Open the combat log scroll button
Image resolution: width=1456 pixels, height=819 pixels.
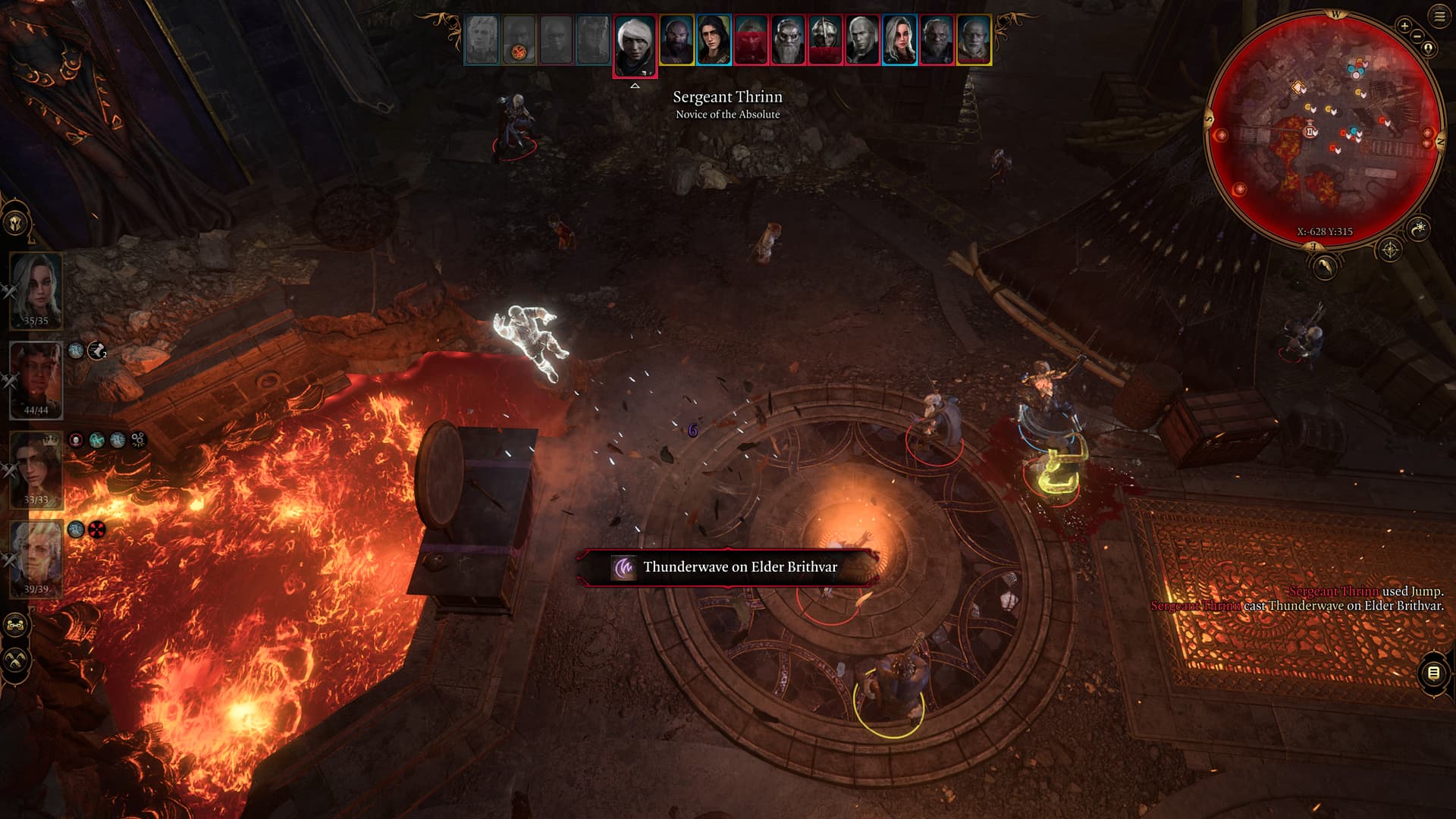(1433, 673)
